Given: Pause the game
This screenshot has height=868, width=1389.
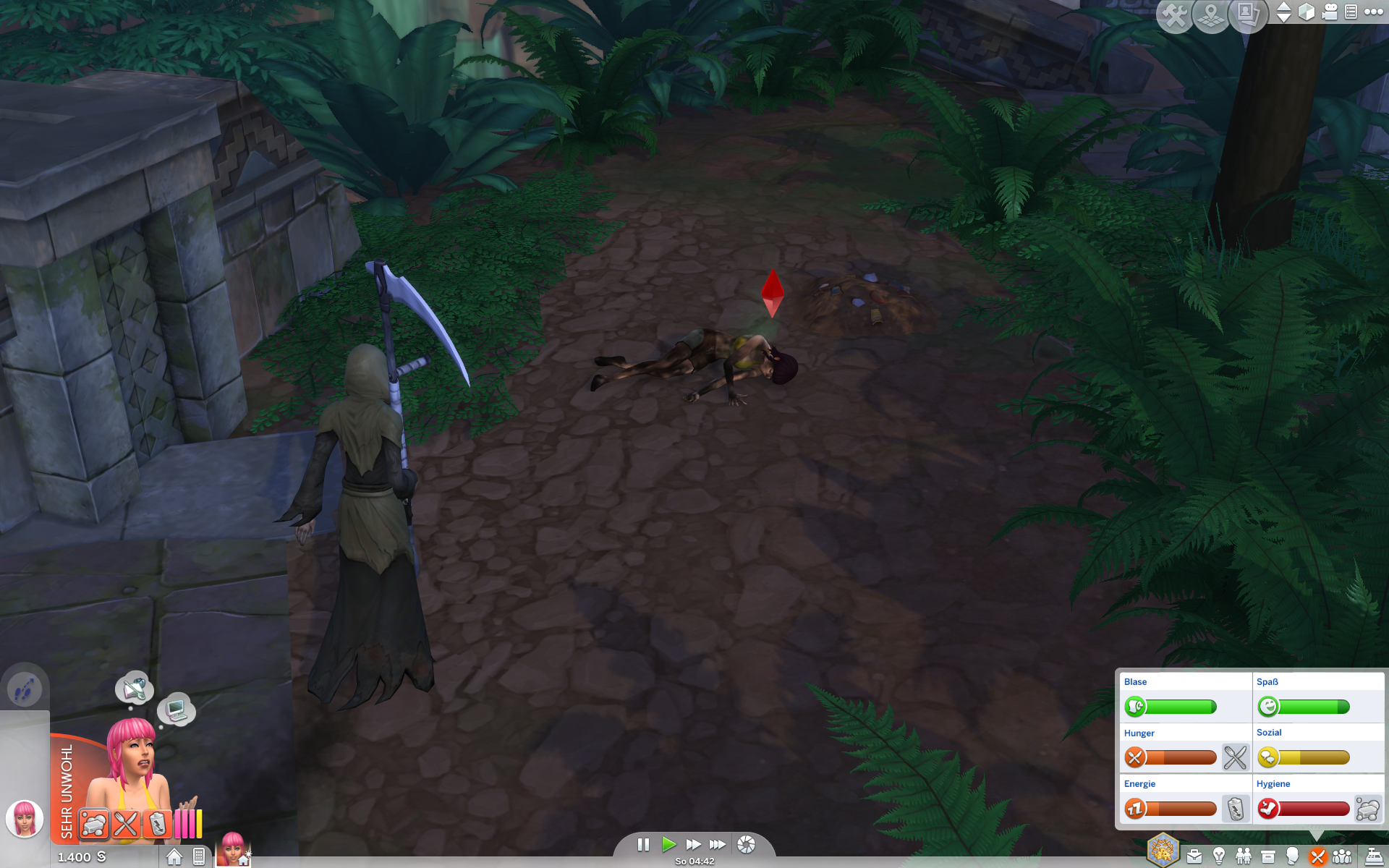Looking at the screenshot, I should click(643, 844).
